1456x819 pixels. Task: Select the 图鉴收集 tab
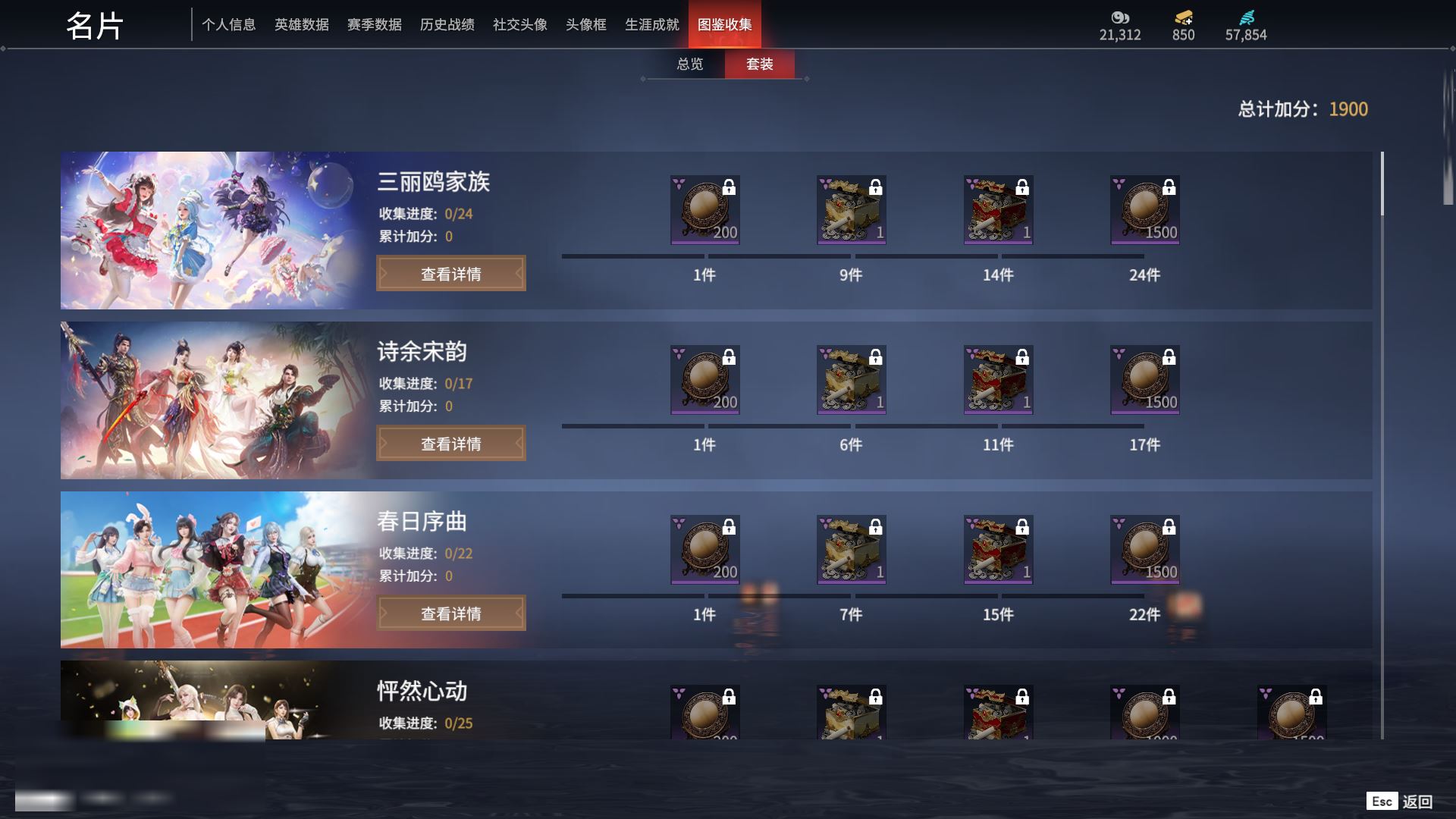[724, 25]
